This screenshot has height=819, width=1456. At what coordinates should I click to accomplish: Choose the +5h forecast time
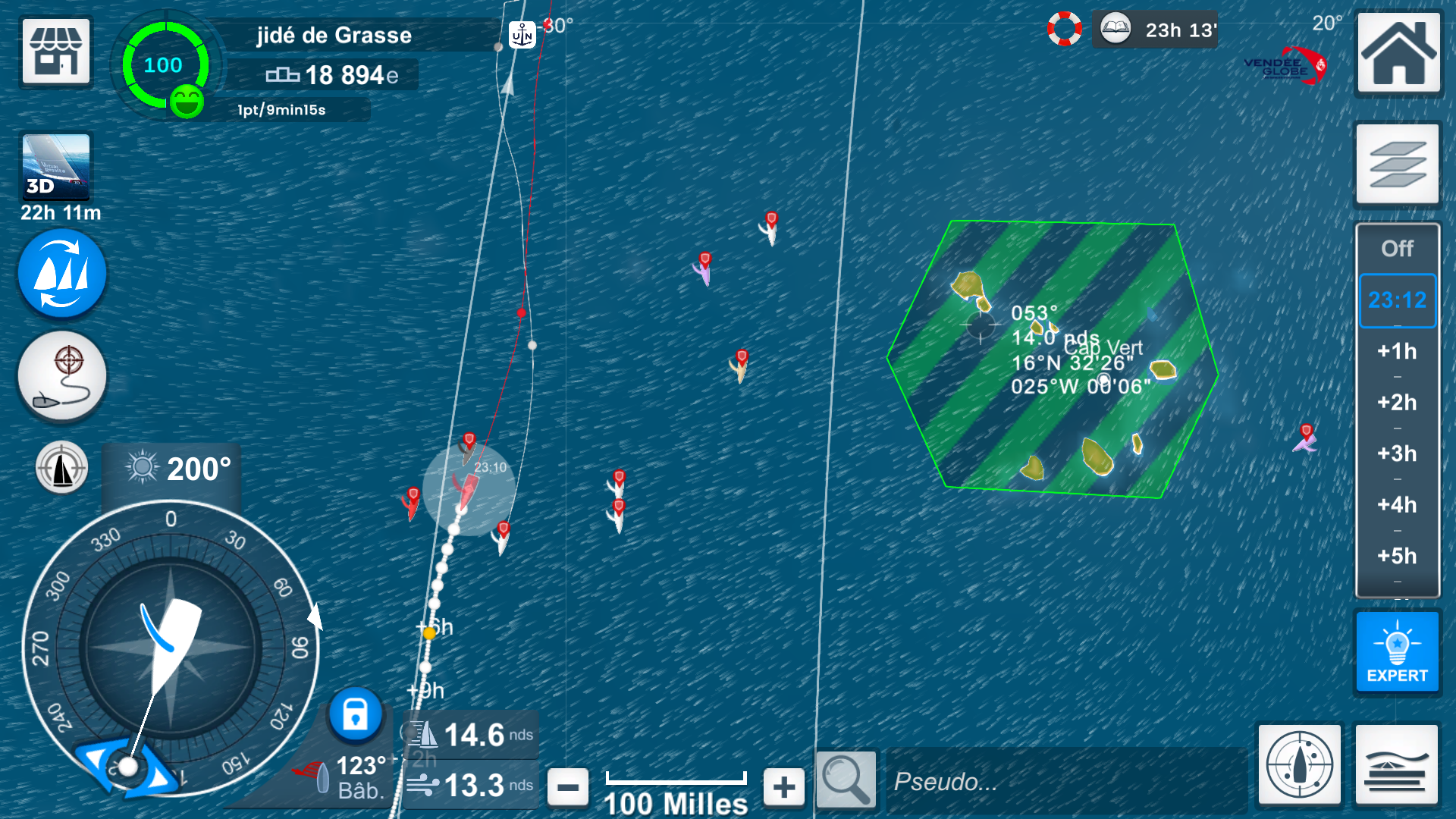pos(1397,556)
